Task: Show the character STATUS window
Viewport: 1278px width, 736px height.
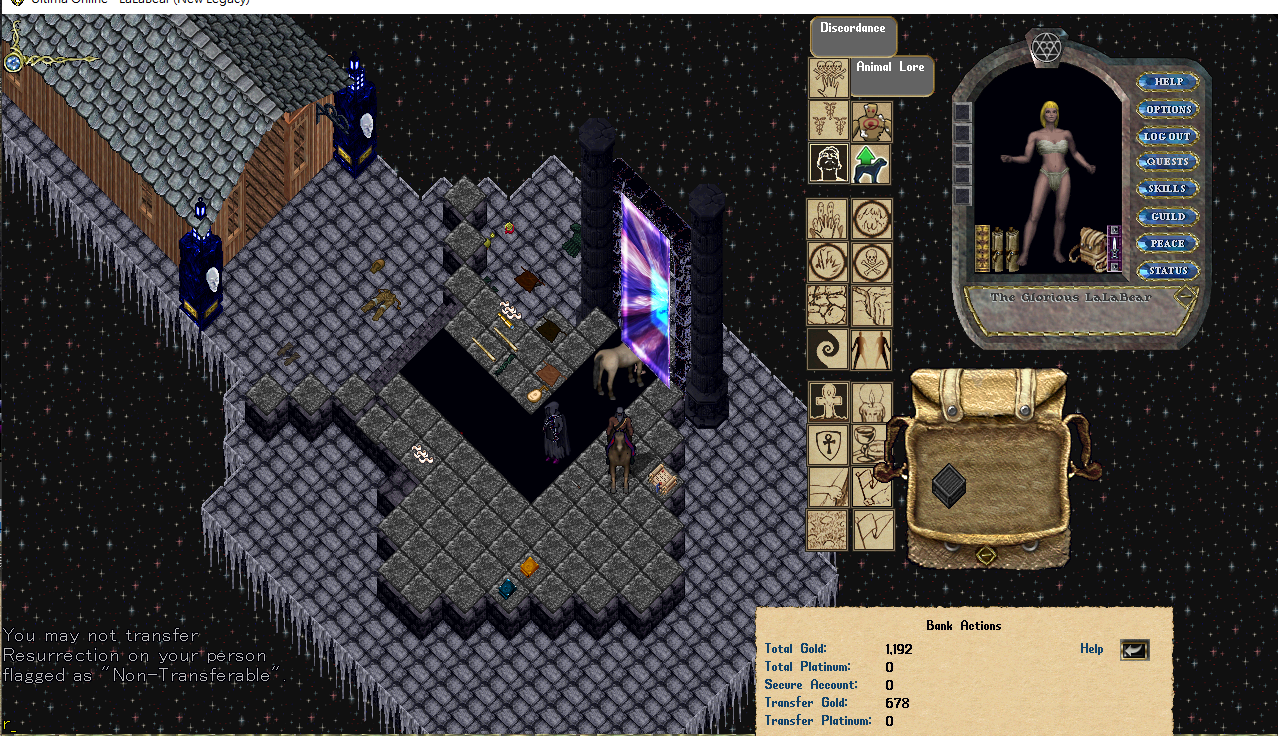Action: click(1167, 270)
